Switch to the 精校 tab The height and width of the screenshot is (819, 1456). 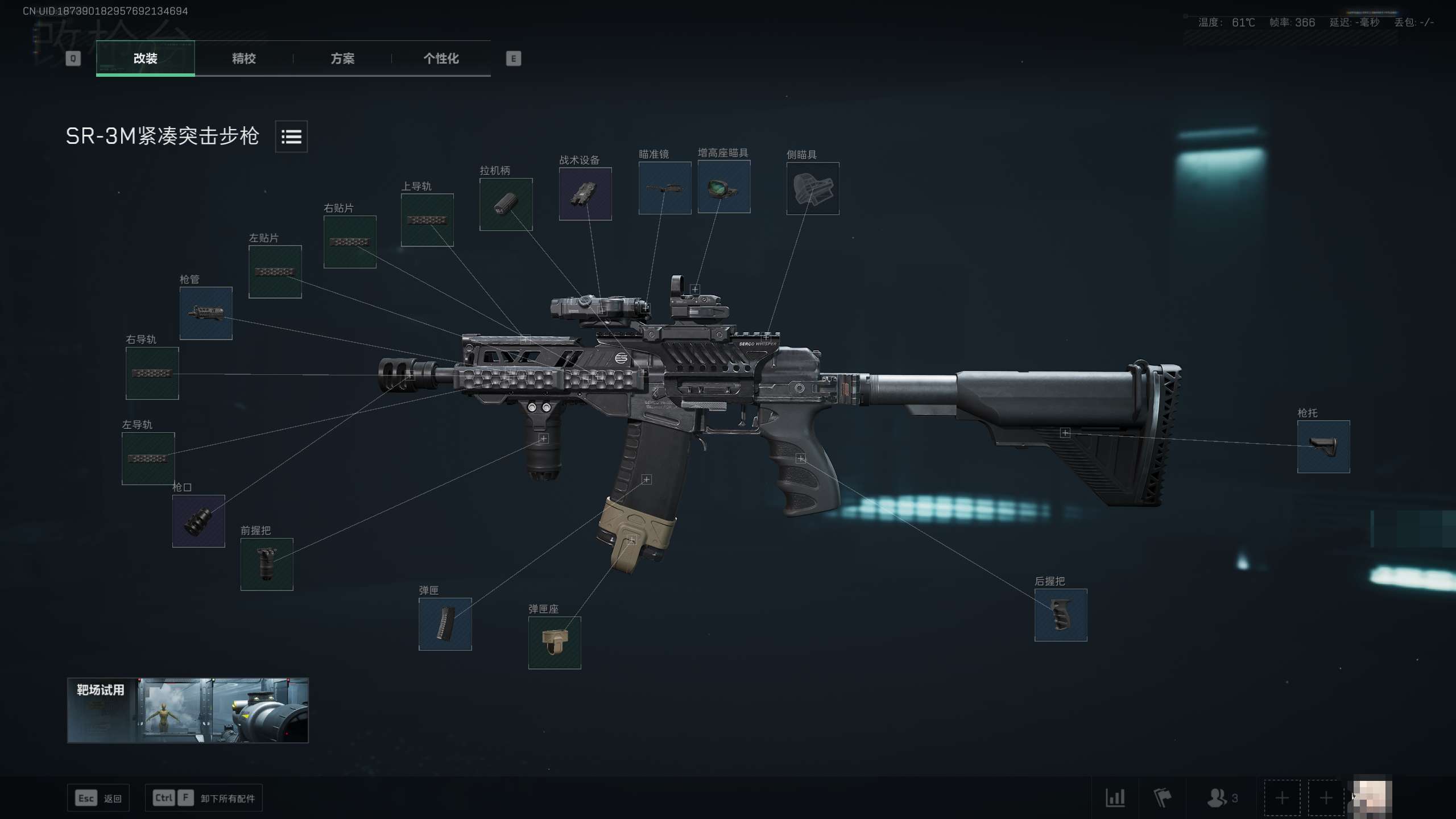(x=243, y=59)
